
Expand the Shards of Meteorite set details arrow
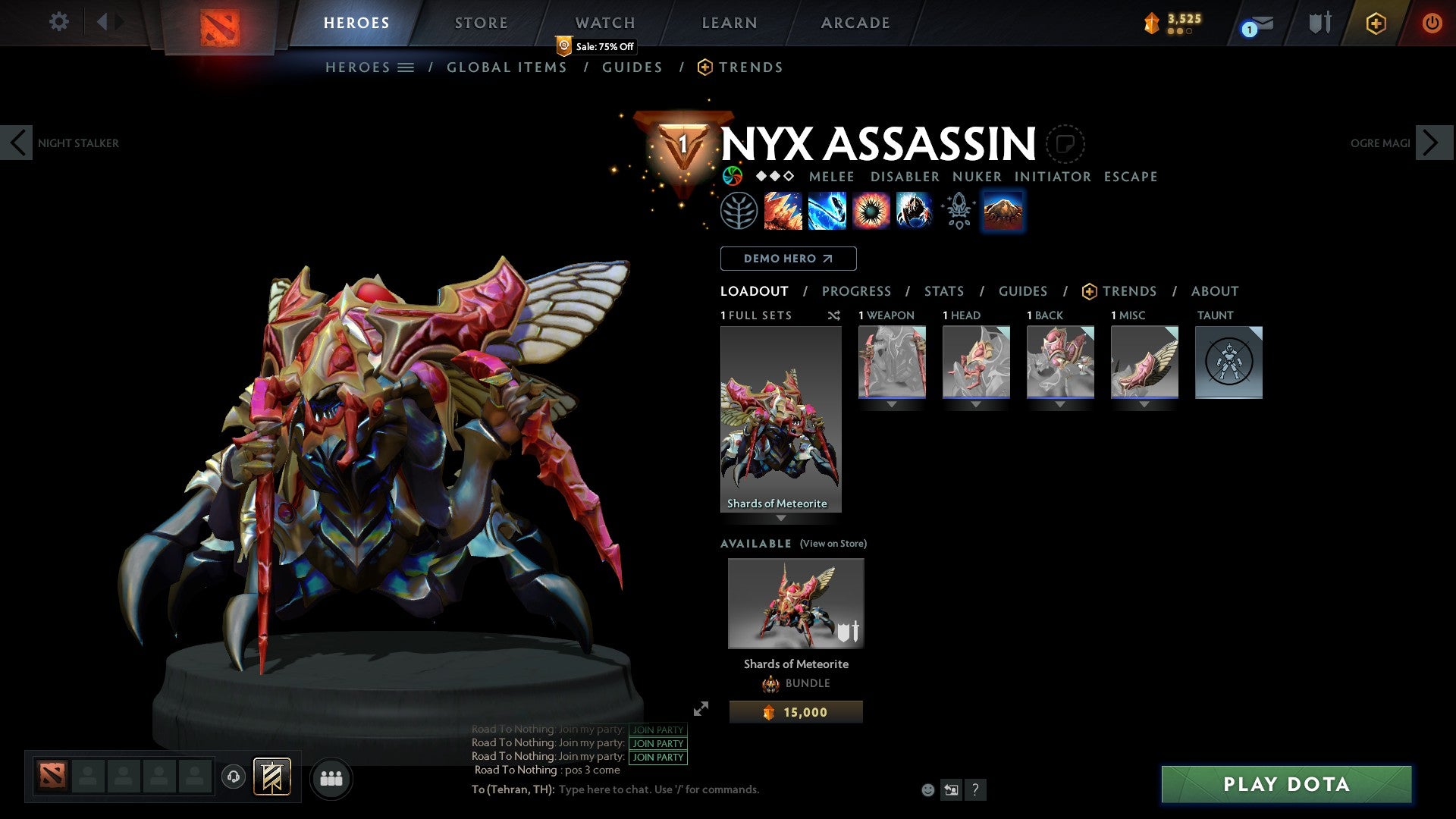pyautogui.click(x=781, y=516)
